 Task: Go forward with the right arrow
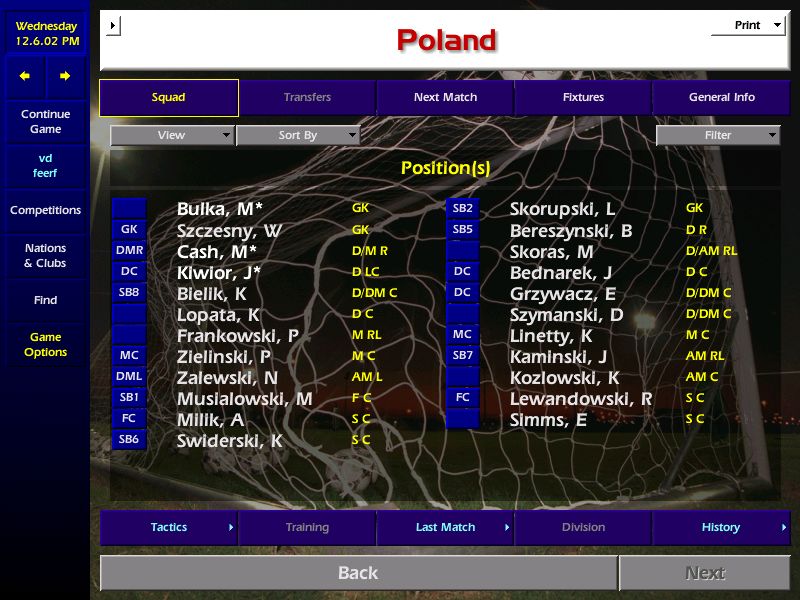click(65, 76)
